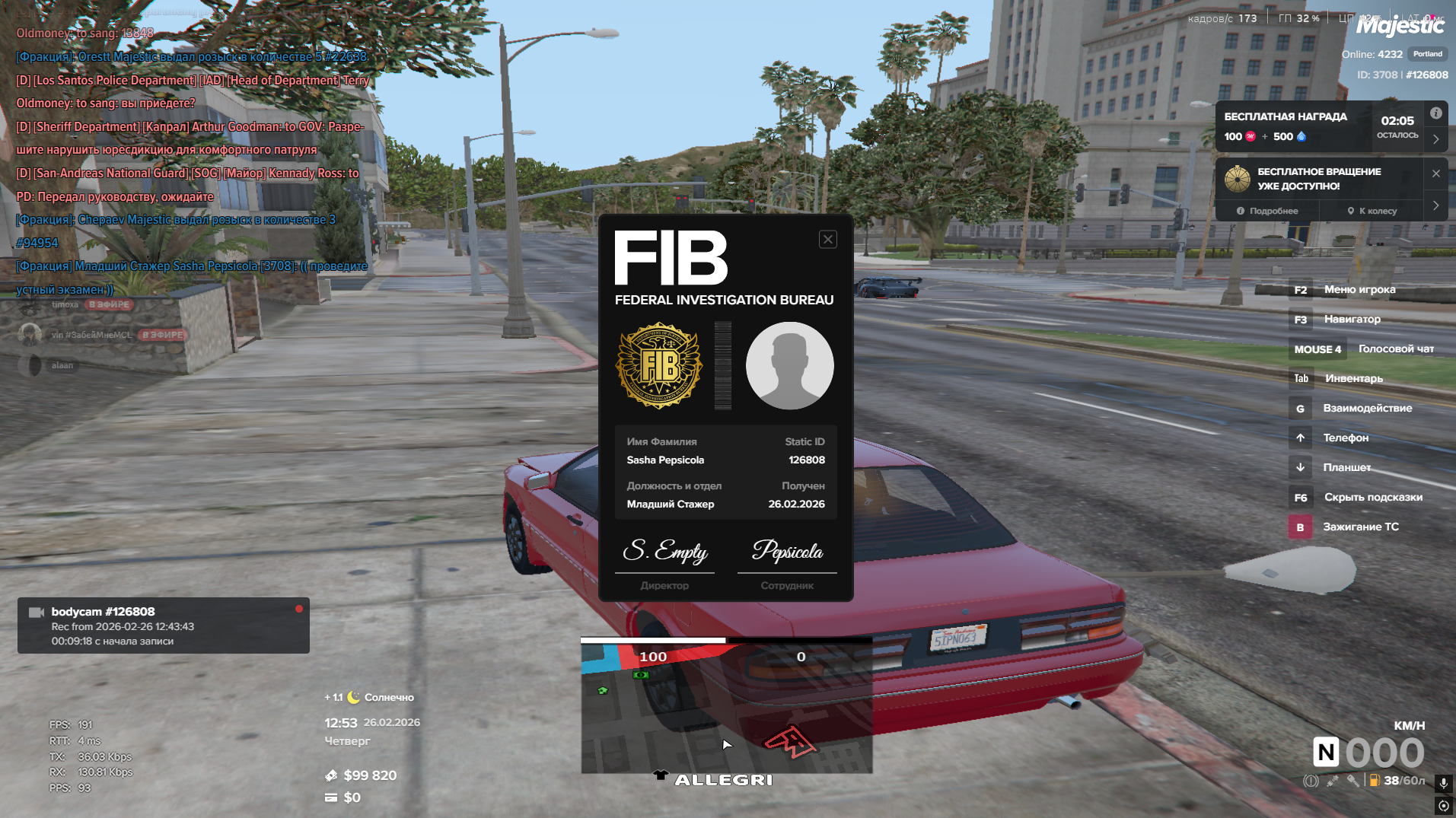The height and width of the screenshot is (818, 1456).
Task: Open the Подробнее details link
Action: pos(1267,211)
